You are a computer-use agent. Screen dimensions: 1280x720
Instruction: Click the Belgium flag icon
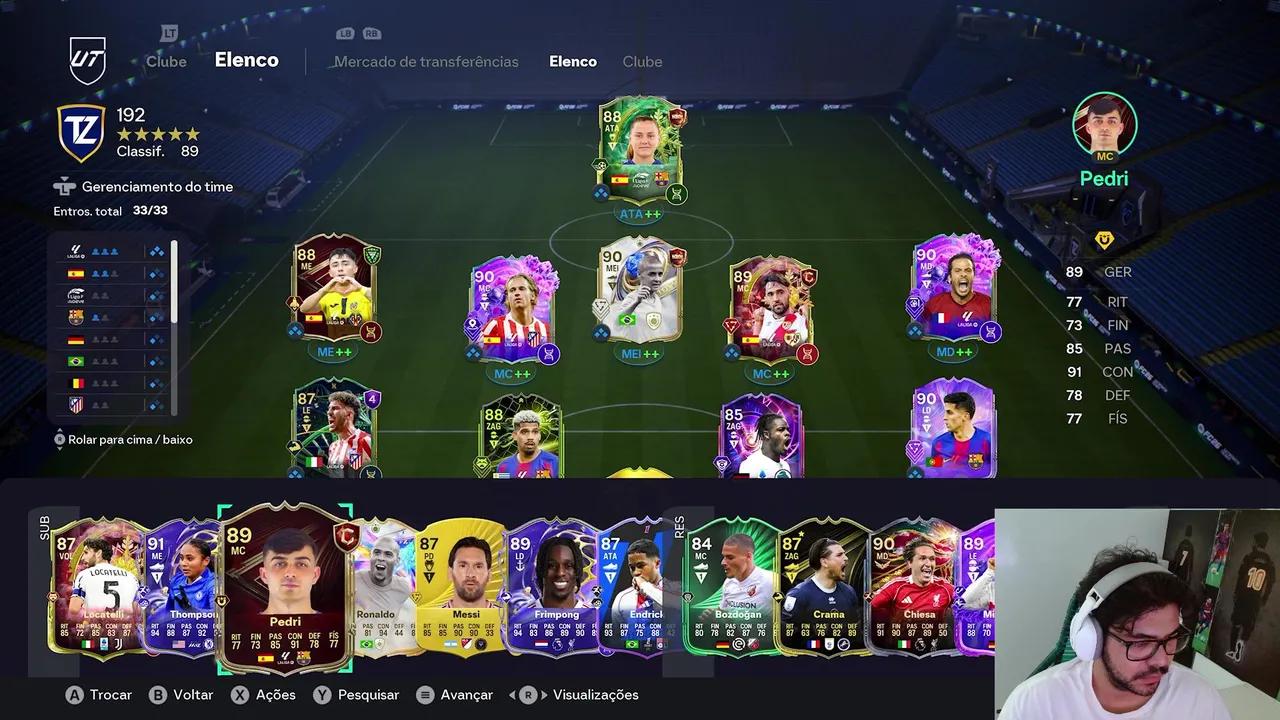click(x=76, y=383)
